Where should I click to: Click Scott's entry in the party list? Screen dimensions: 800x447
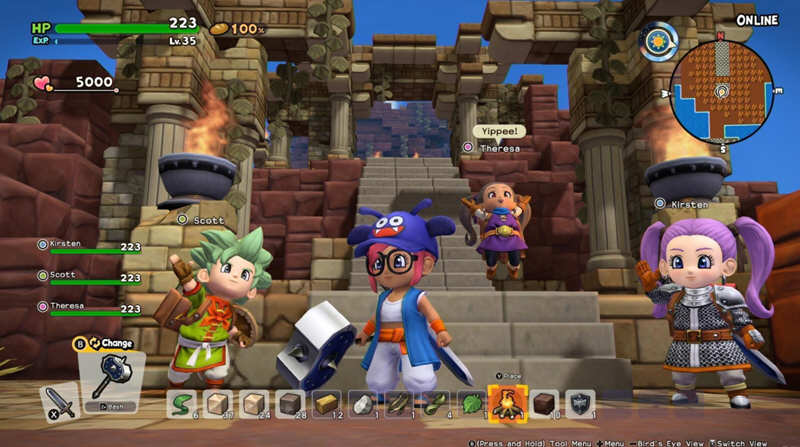coord(90,277)
